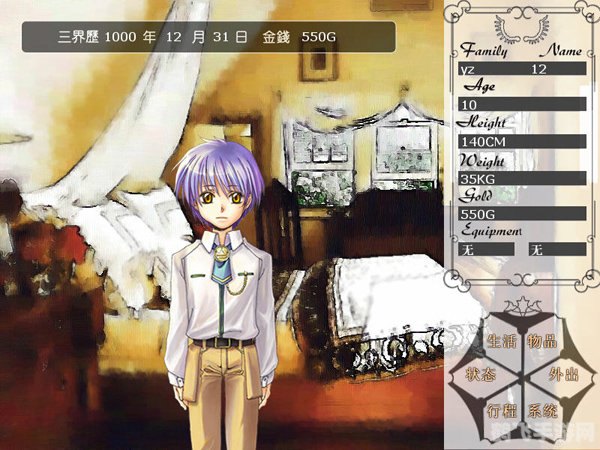Choose 外出 (Go Out)
Viewport: 600px width, 450px height.
[564, 375]
